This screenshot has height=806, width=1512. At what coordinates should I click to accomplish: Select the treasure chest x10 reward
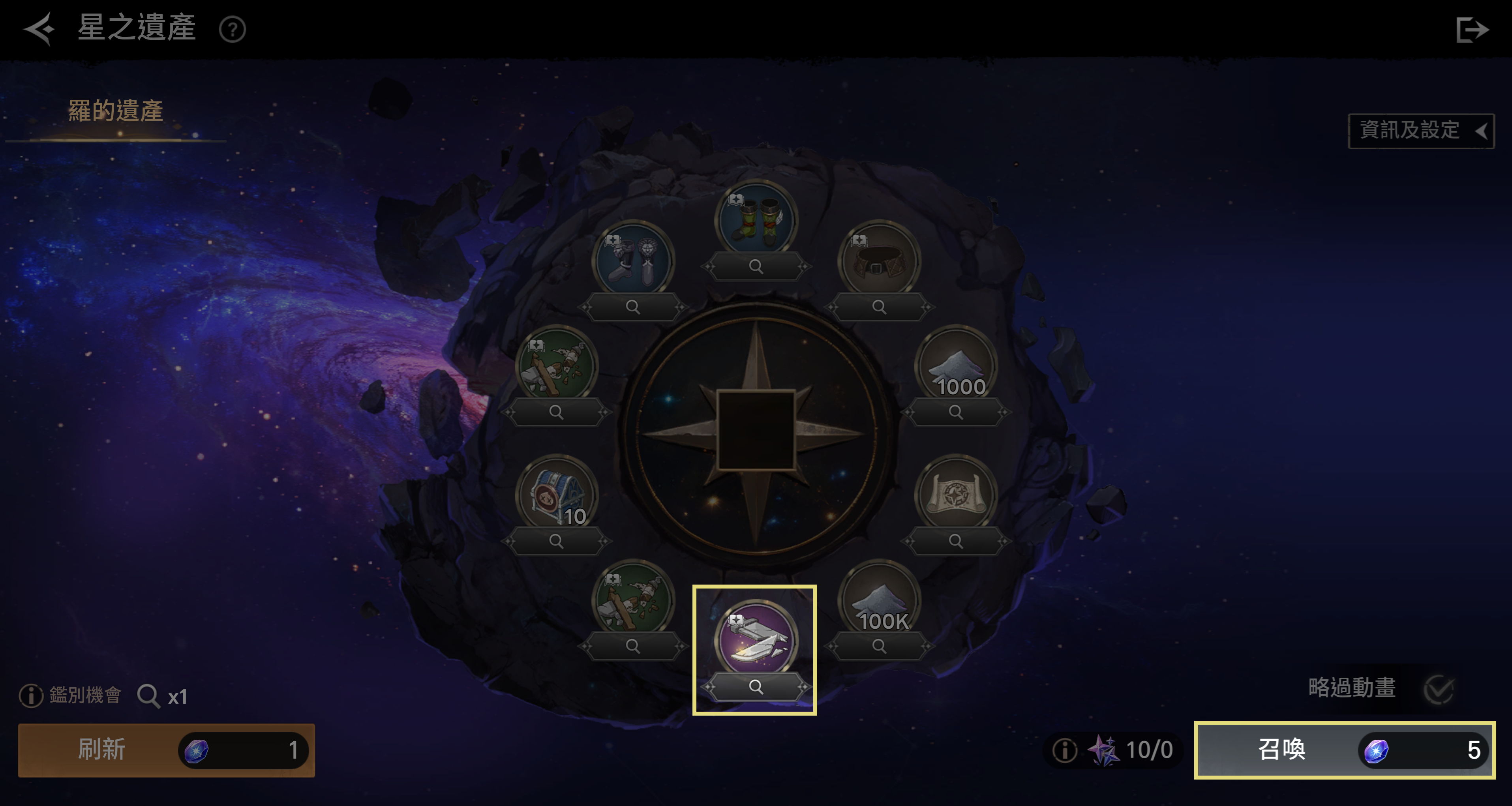click(x=556, y=494)
